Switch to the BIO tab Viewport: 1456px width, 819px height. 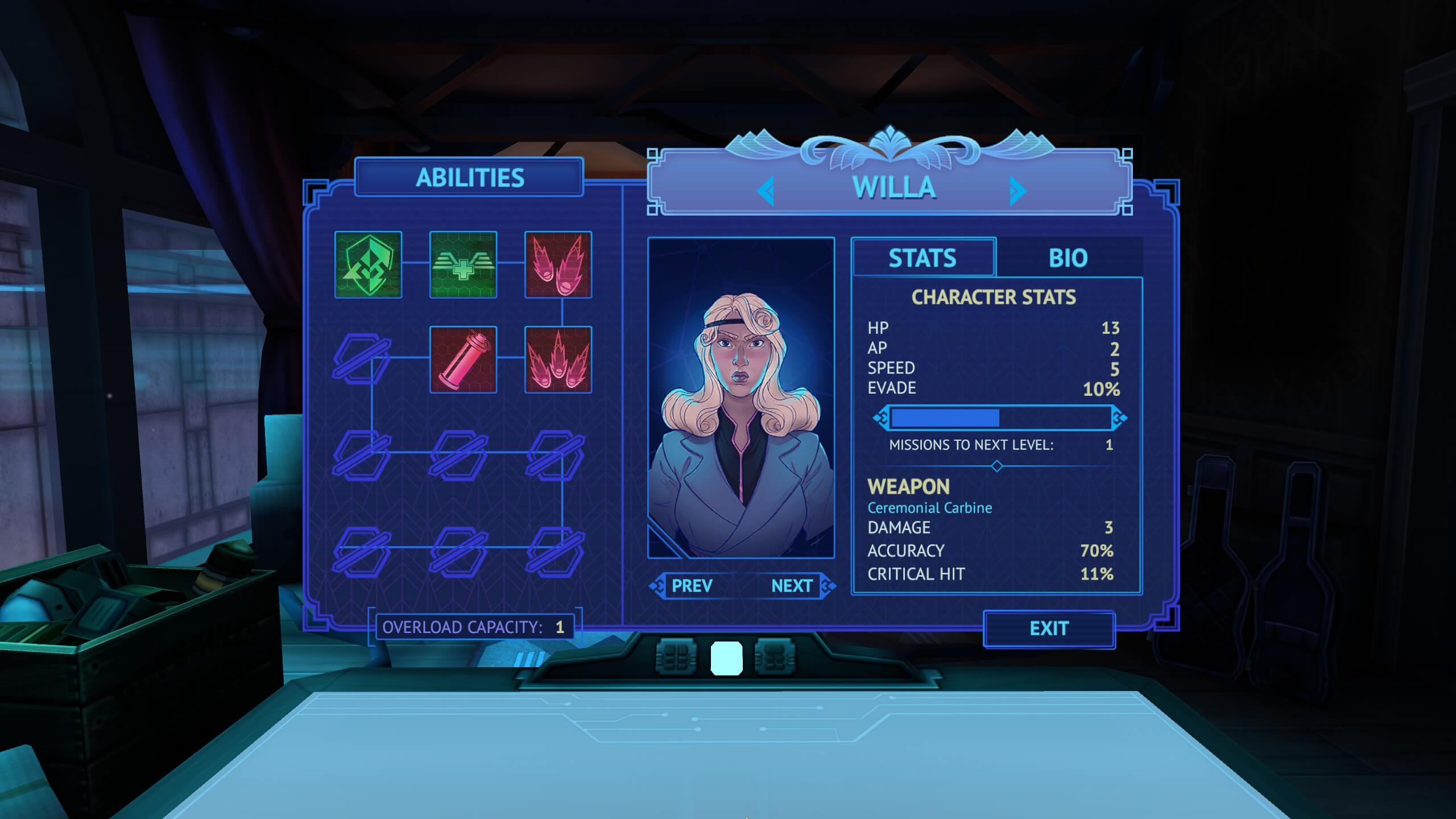coord(1068,258)
